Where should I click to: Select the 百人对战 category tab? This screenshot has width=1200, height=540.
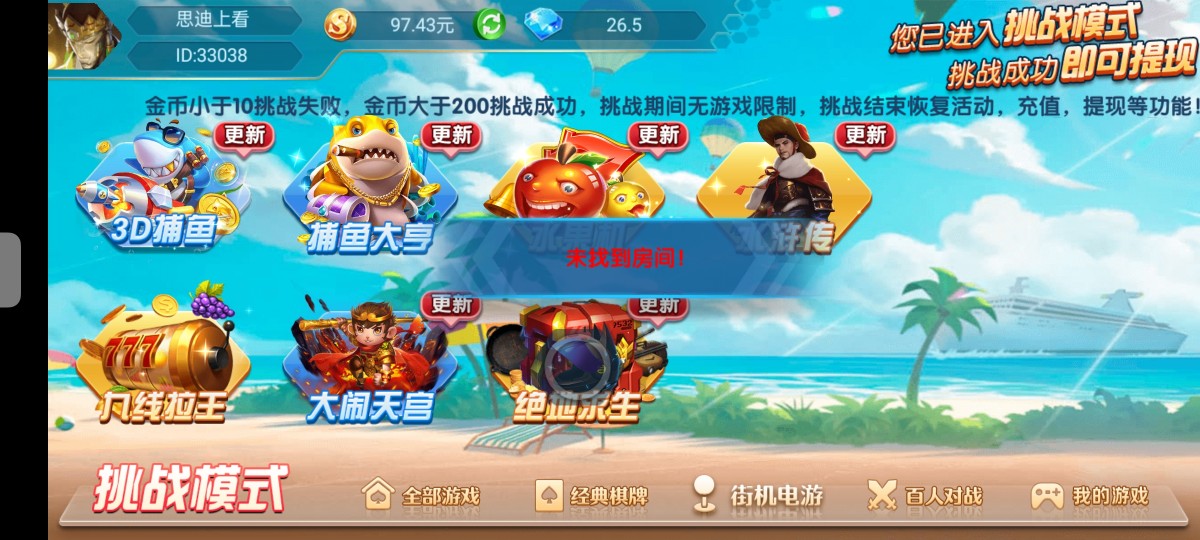click(x=925, y=495)
